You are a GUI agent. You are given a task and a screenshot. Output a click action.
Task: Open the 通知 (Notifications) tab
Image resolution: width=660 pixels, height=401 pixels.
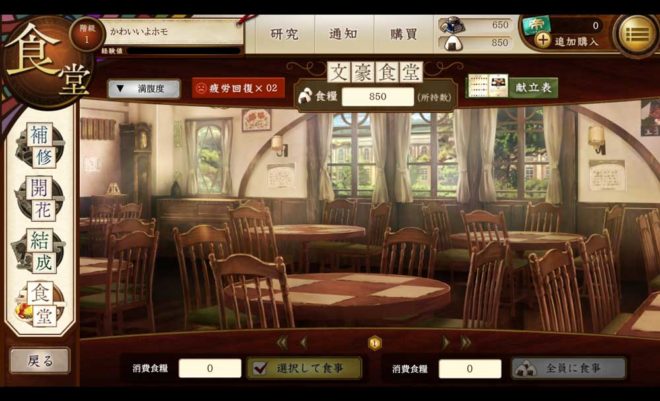(x=344, y=33)
